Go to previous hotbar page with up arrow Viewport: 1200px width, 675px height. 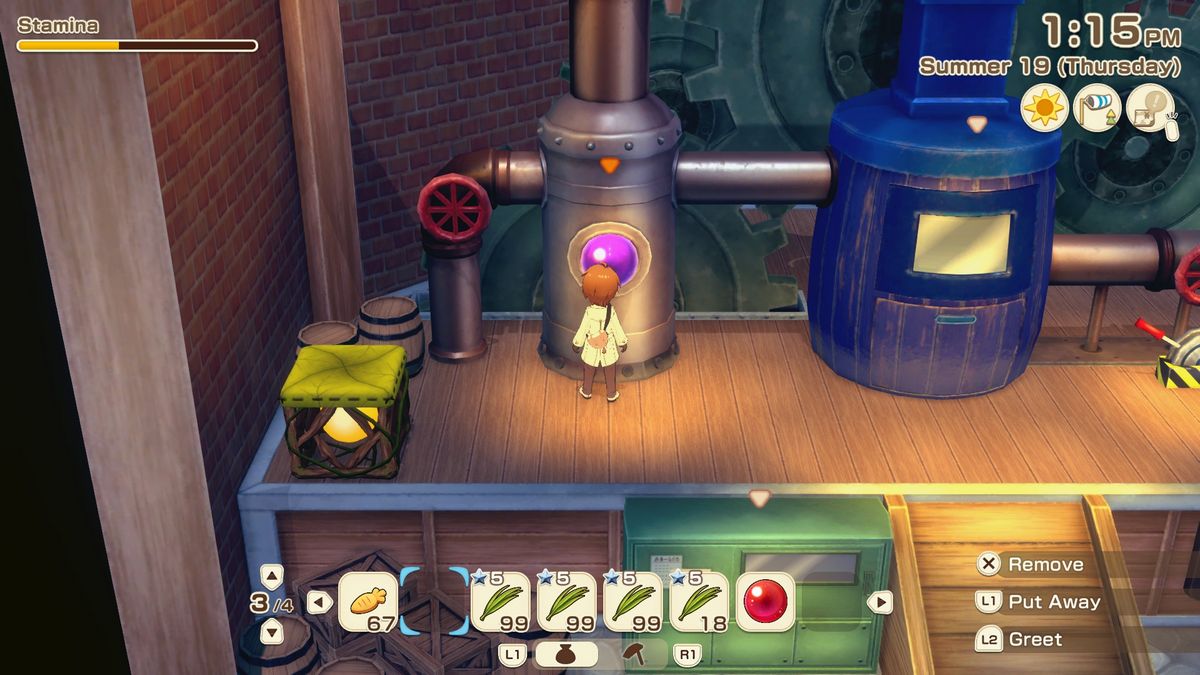pyautogui.click(x=271, y=575)
